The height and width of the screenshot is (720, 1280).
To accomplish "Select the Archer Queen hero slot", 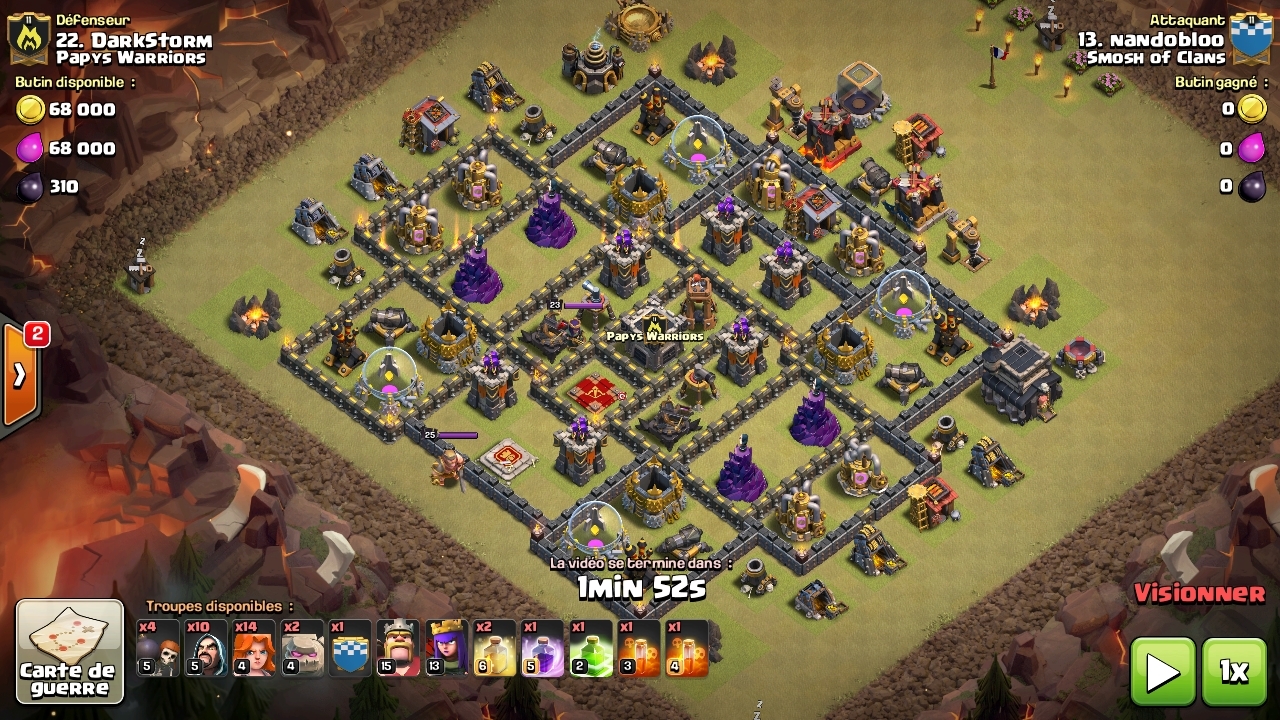I will click(447, 648).
